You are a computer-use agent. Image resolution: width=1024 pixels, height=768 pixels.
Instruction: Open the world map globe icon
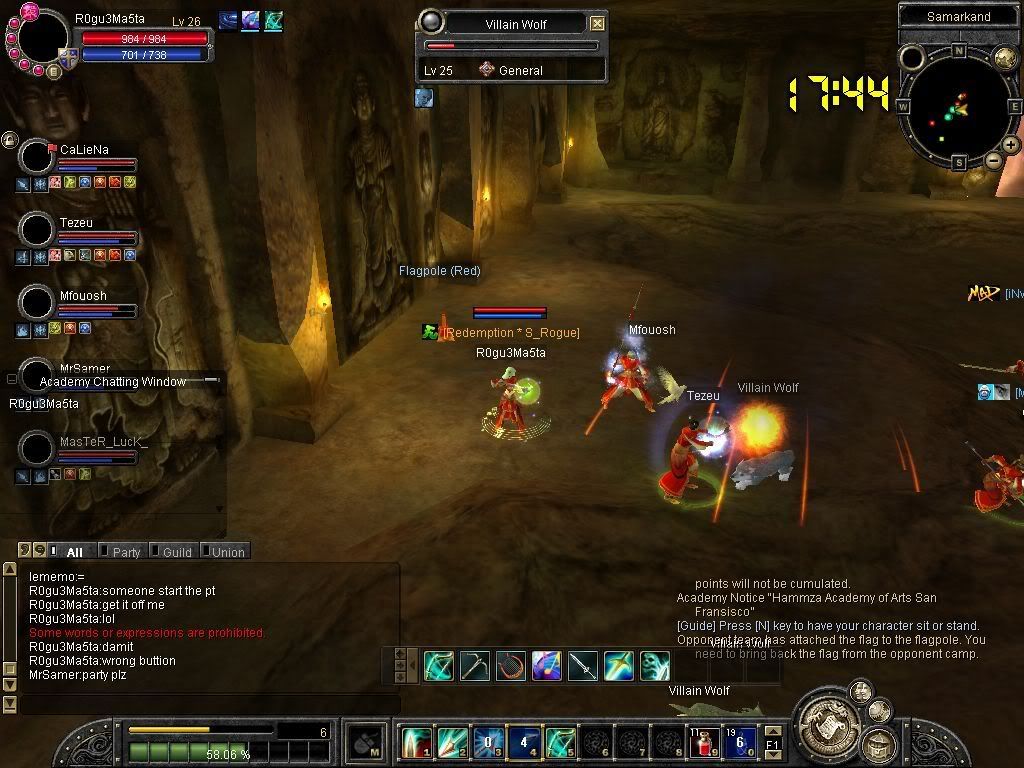(x=1005, y=58)
